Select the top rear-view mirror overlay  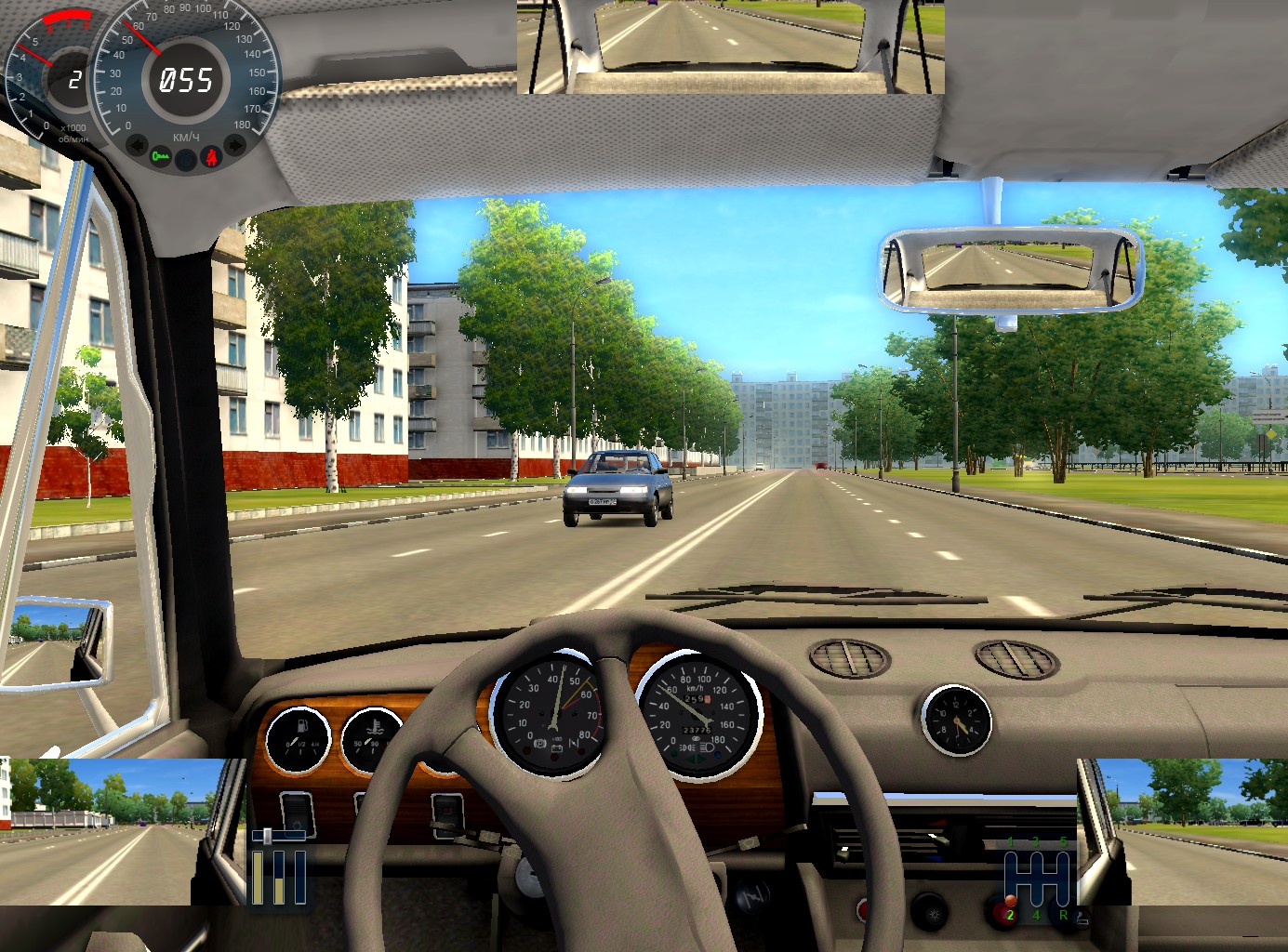point(731,46)
